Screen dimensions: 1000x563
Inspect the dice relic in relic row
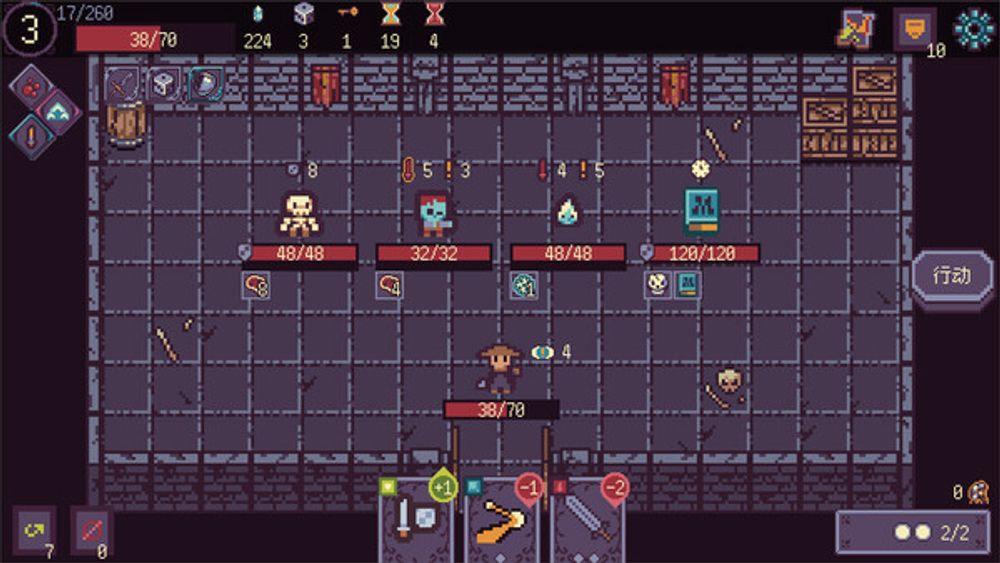click(164, 85)
